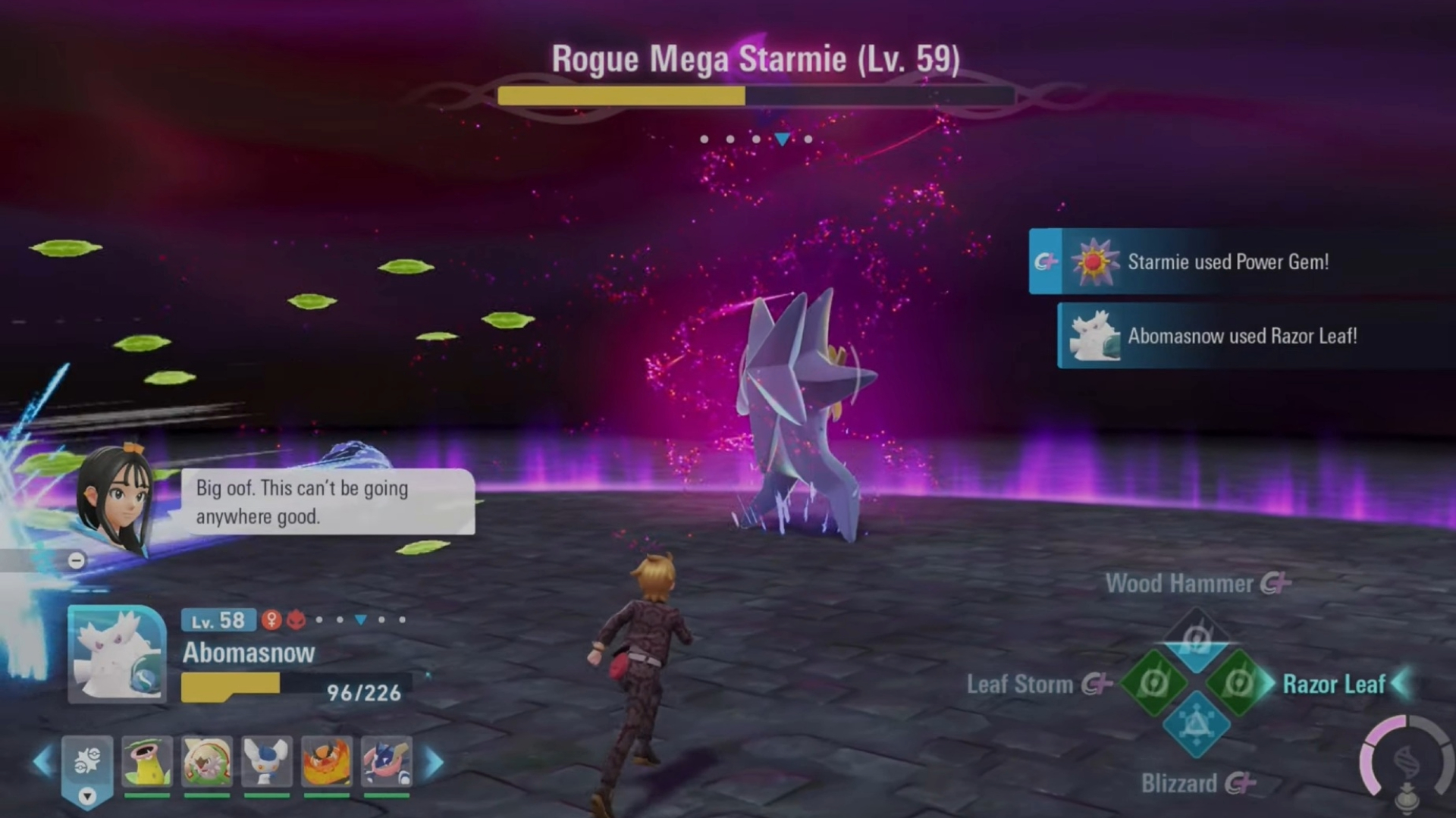Trigger the Mega Evolution gauge icon
Viewport: 1456px width, 818px height.
pyautogui.click(x=1407, y=760)
